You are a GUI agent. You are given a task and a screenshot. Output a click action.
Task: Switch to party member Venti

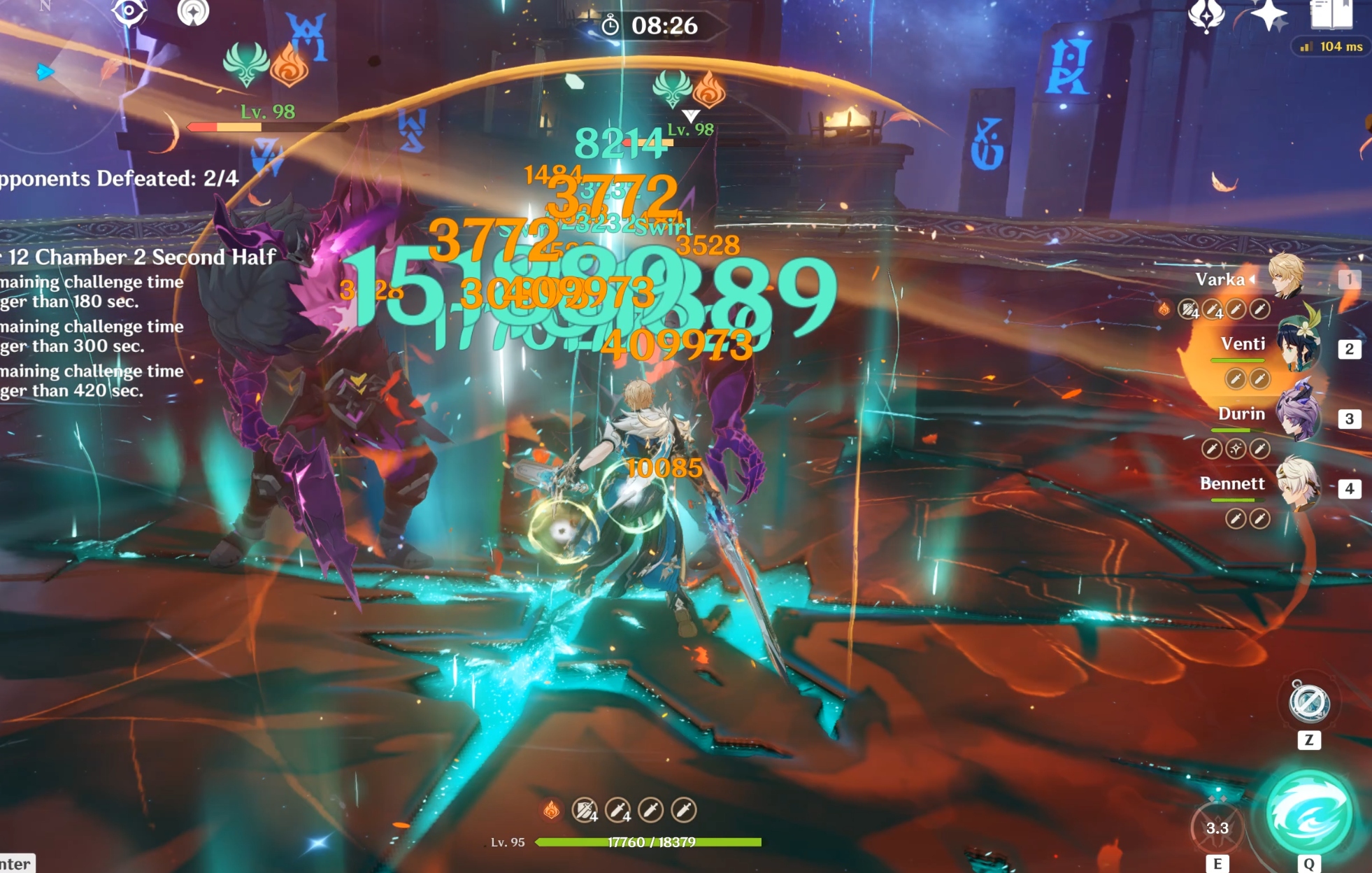coord(1298,346)
